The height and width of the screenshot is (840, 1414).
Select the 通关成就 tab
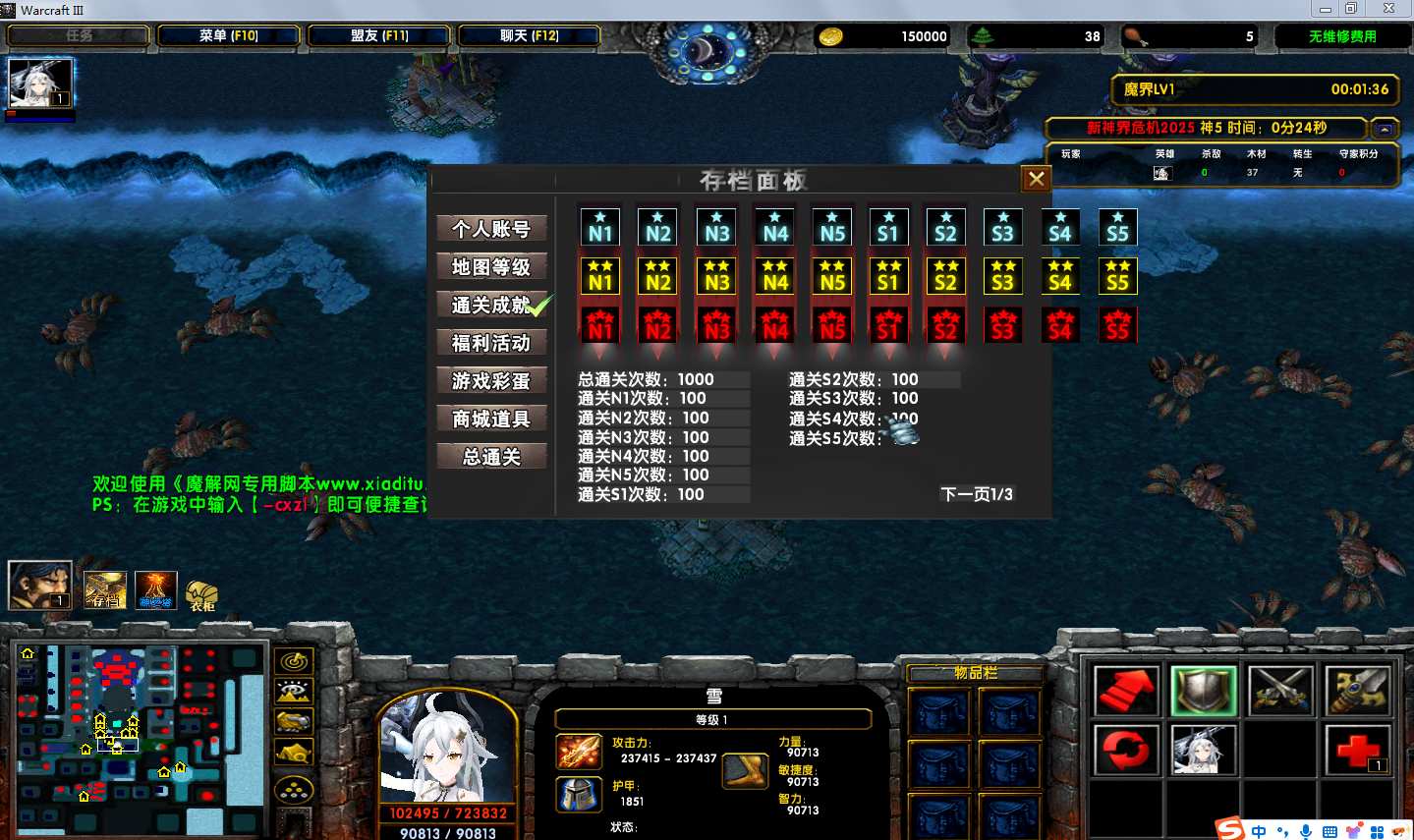click(x=491, y=306)
